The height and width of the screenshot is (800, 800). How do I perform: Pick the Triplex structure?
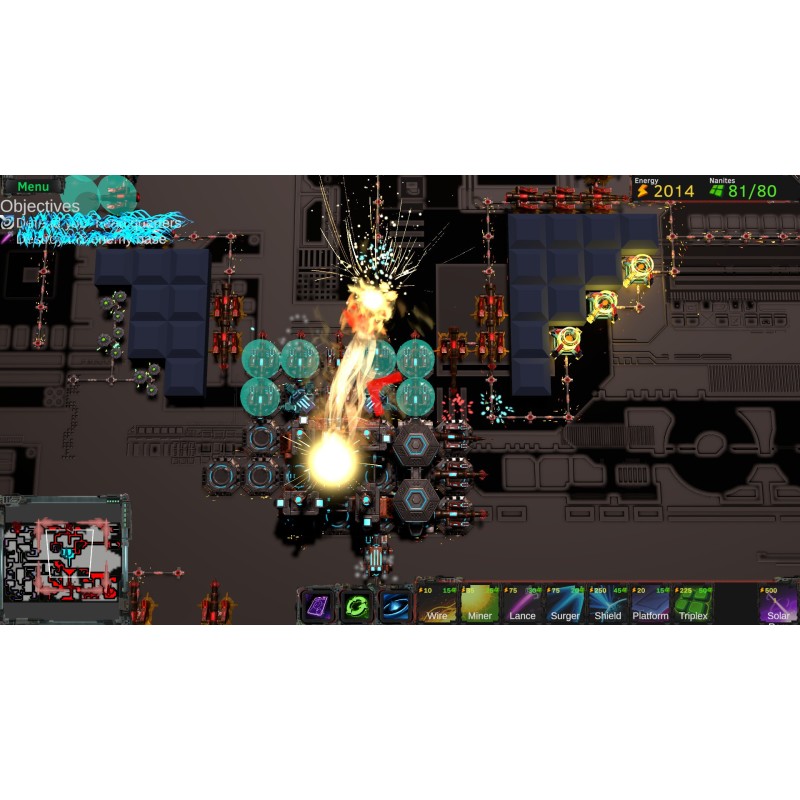(693, 604)
